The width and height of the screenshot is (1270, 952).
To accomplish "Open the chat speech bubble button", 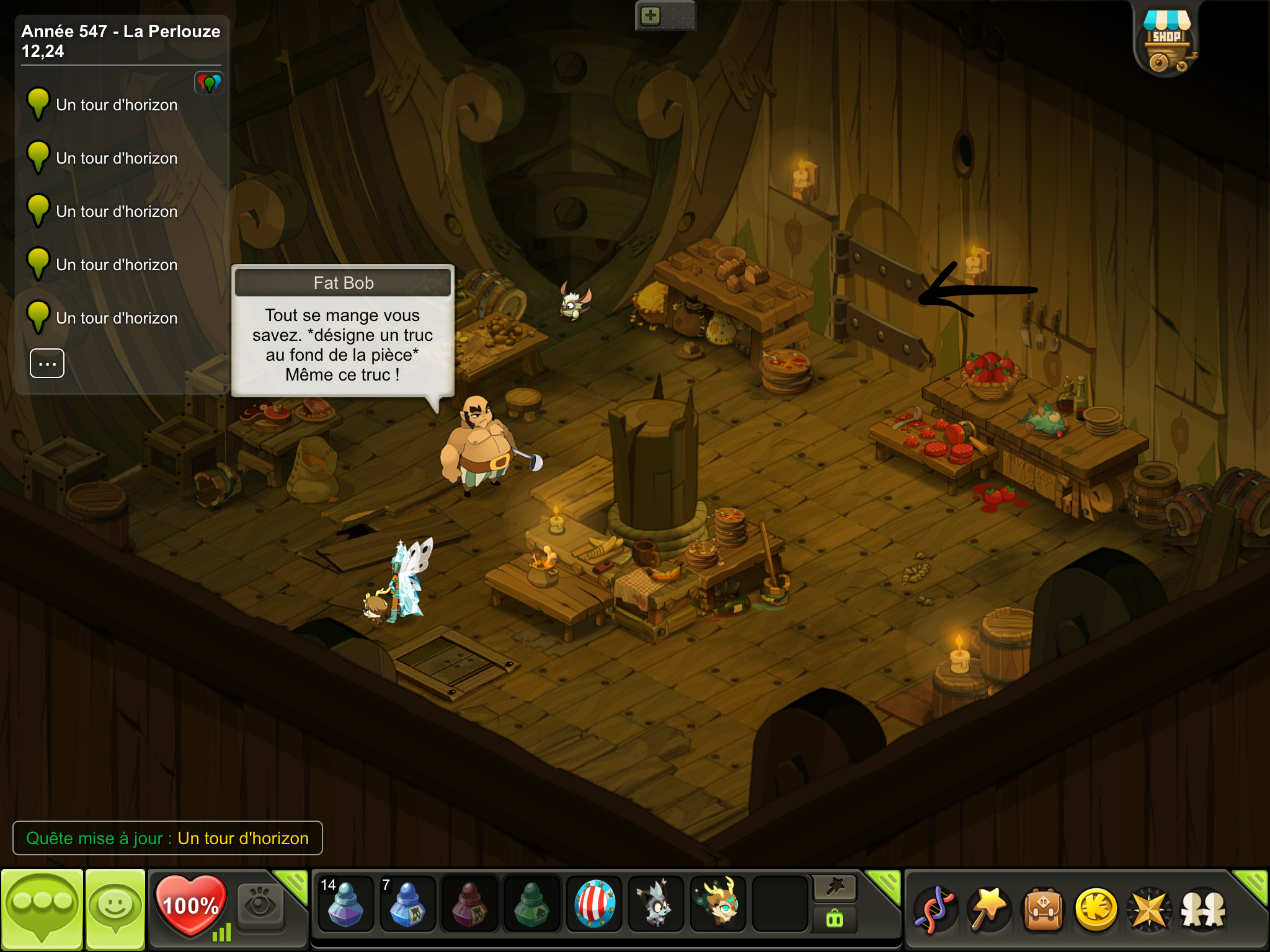I will (x=42, y=909).
